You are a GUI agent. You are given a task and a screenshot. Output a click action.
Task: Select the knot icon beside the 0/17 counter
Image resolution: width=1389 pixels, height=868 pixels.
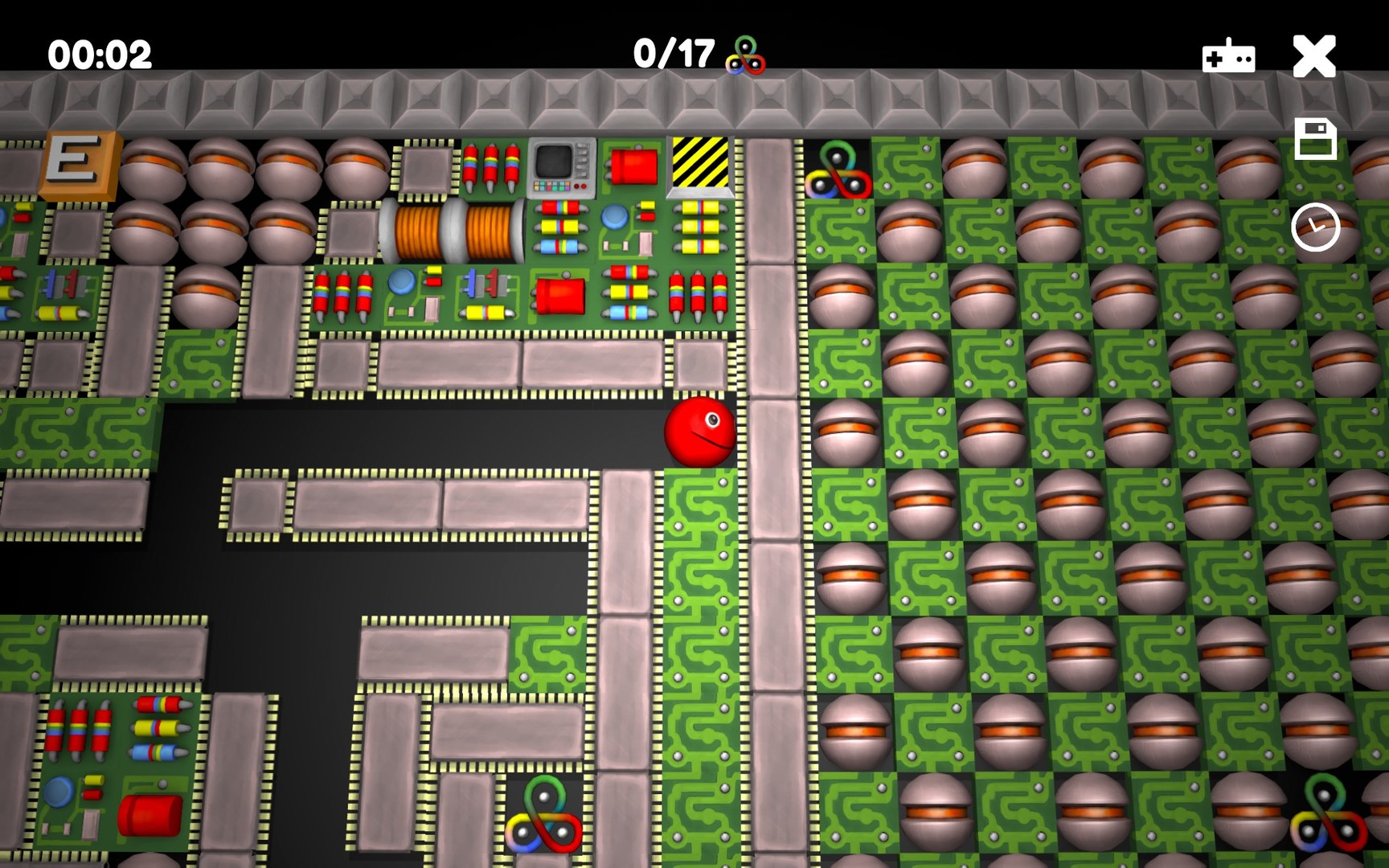(748, 55)
